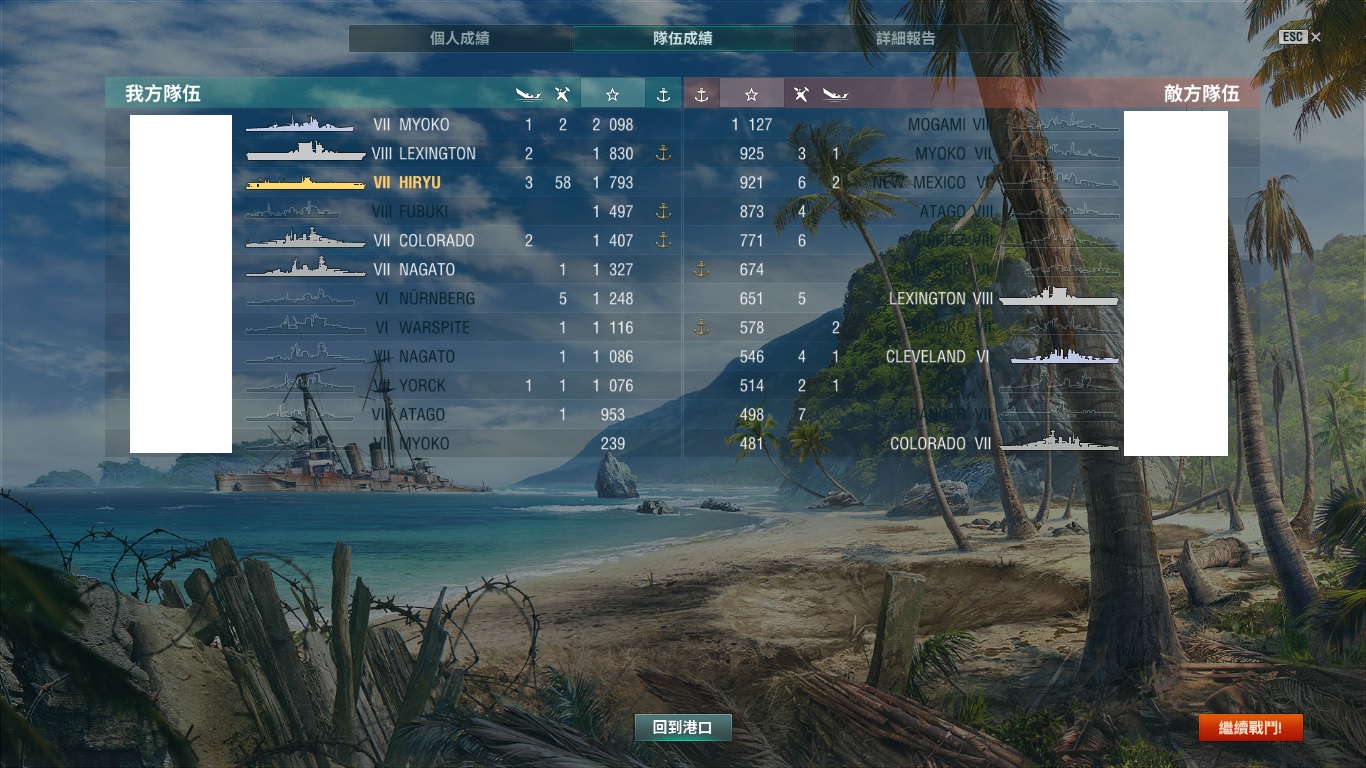This screenshot has height=768, width=1366.
Task: Switch to the 個人成績 tab
Action: click(x=460, y=39)
